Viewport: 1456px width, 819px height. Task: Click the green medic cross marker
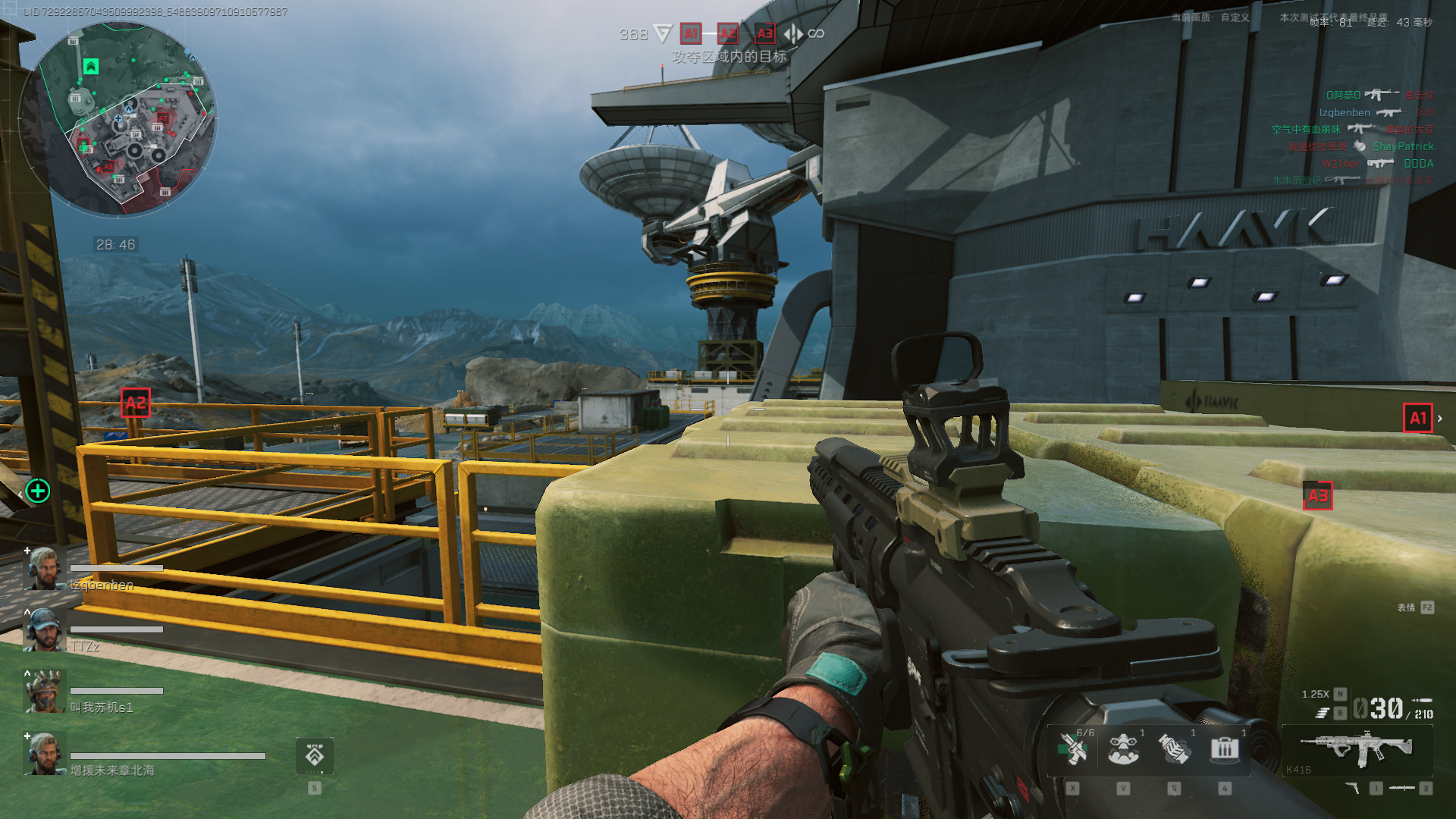pyautogui.click(x=38, y=491)
